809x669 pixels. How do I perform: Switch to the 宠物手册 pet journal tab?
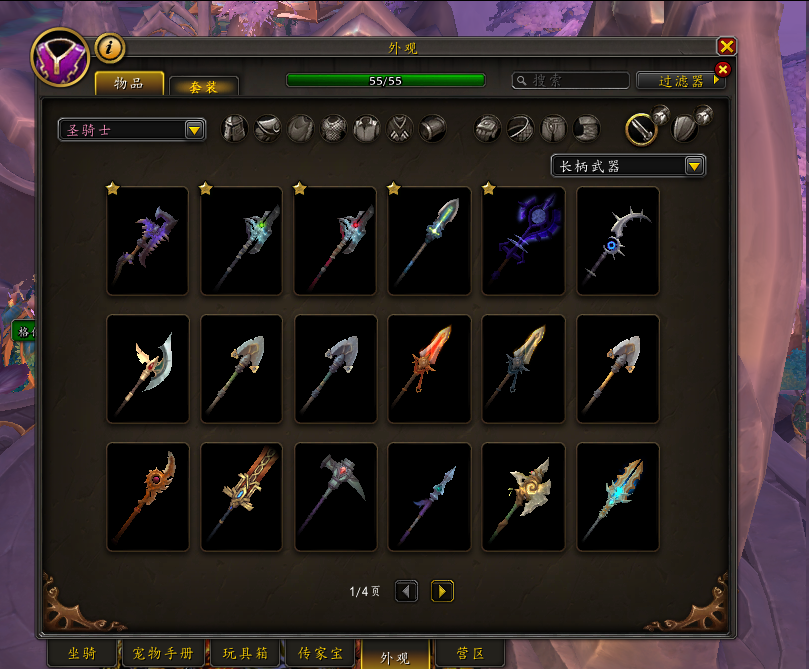click(163, 654)
